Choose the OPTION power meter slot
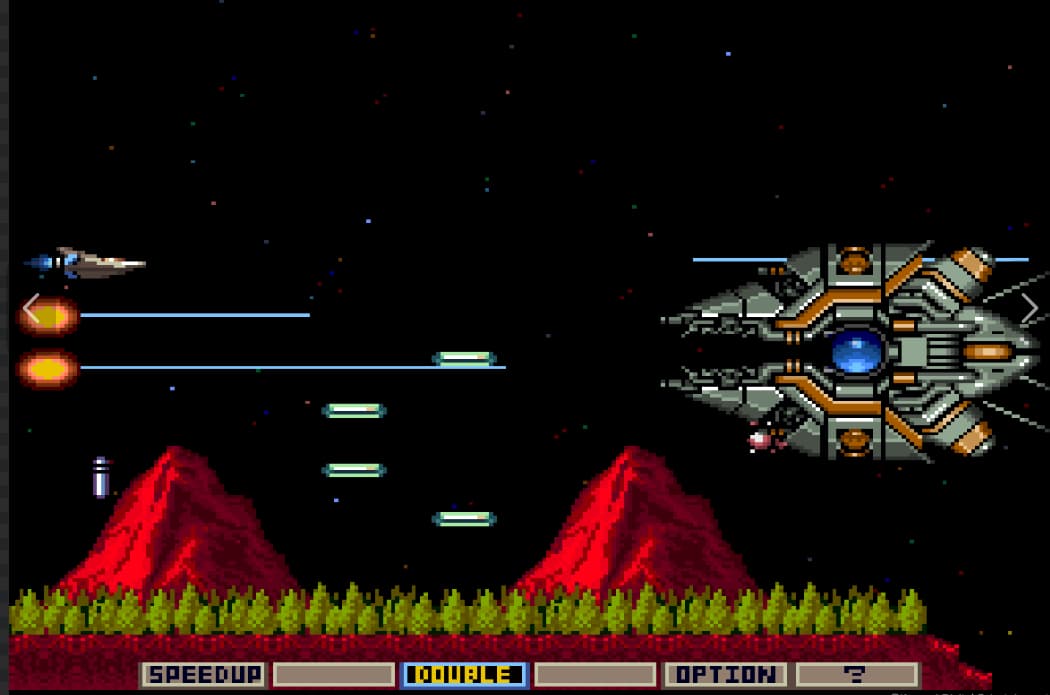Viewport: 1050px width, 695px height. pyautogui.click(x=725, y=675)
